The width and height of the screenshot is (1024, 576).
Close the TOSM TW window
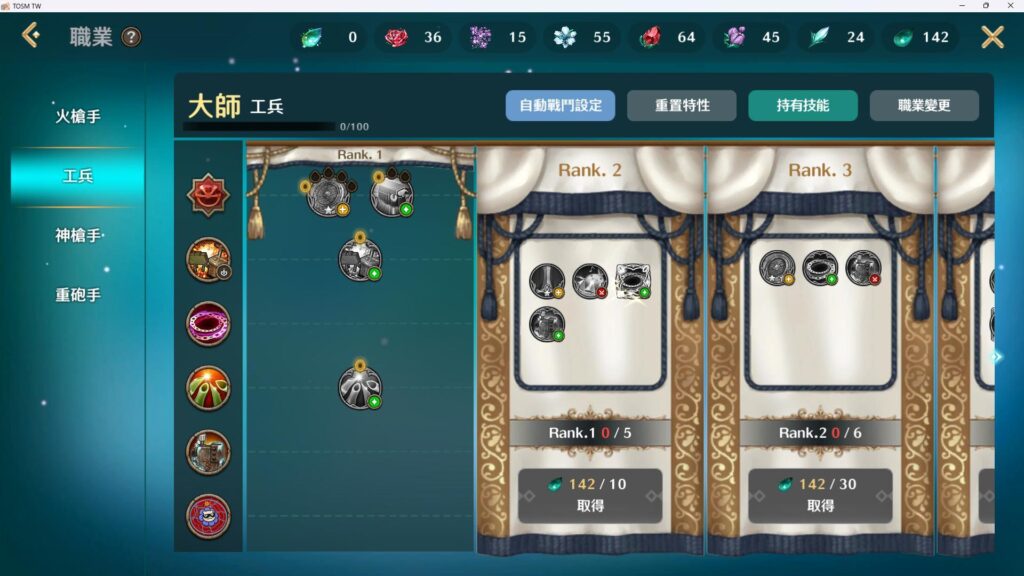(x=1011, y=6)
